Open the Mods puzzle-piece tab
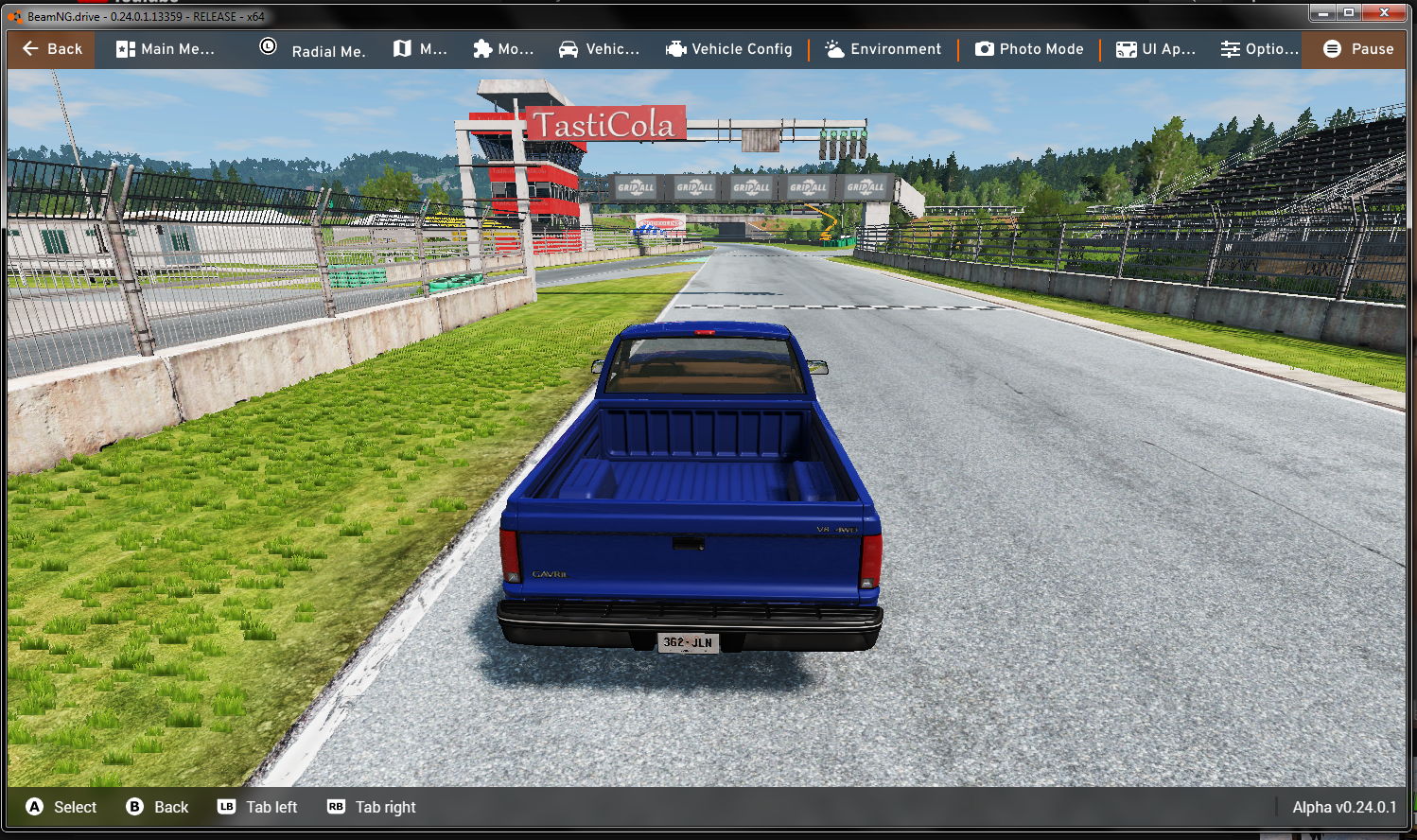1417x840 pixels. click(503, 49)
